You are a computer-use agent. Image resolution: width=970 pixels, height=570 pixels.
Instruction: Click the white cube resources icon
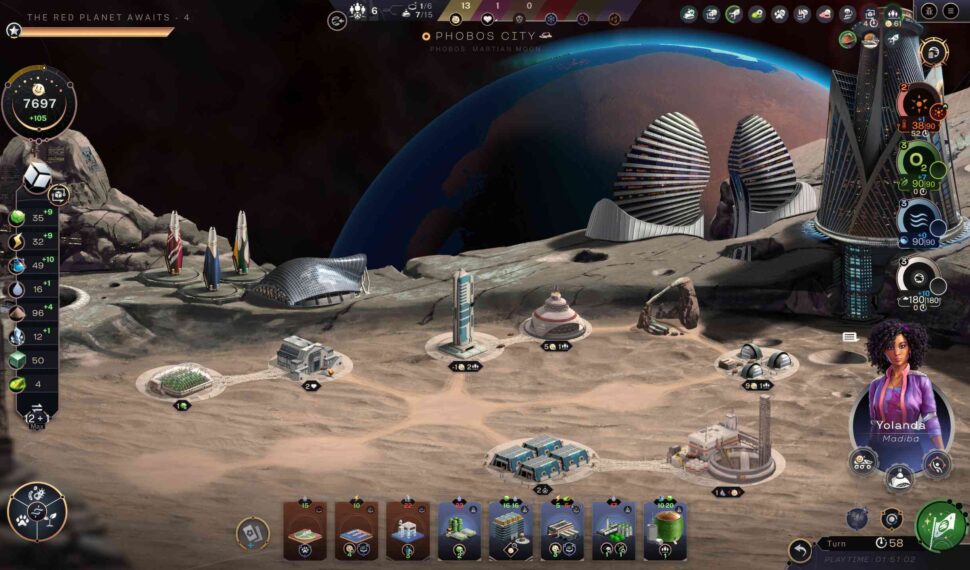tap(38, 177)
